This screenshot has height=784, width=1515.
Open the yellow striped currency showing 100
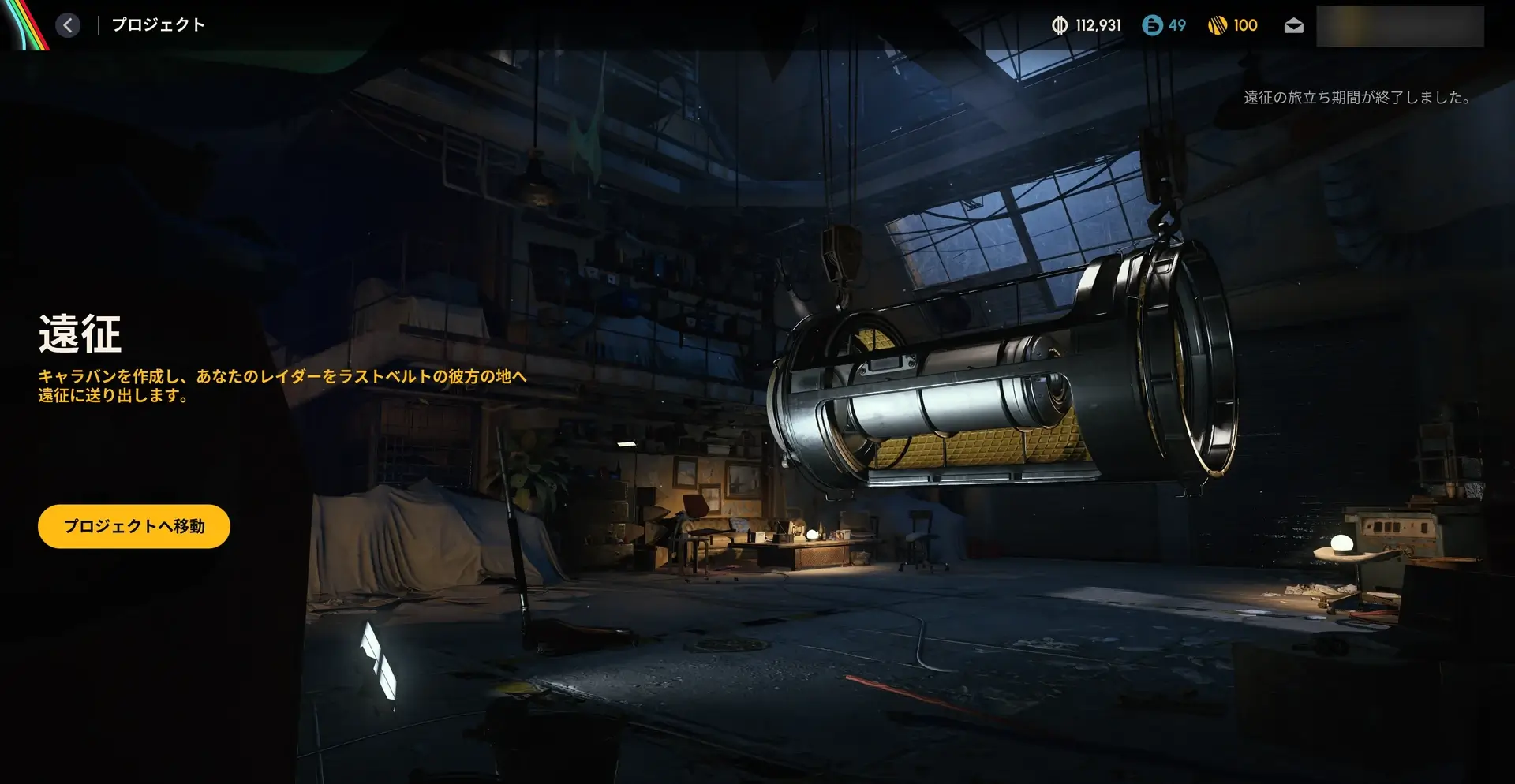(x=1233, y=25)
